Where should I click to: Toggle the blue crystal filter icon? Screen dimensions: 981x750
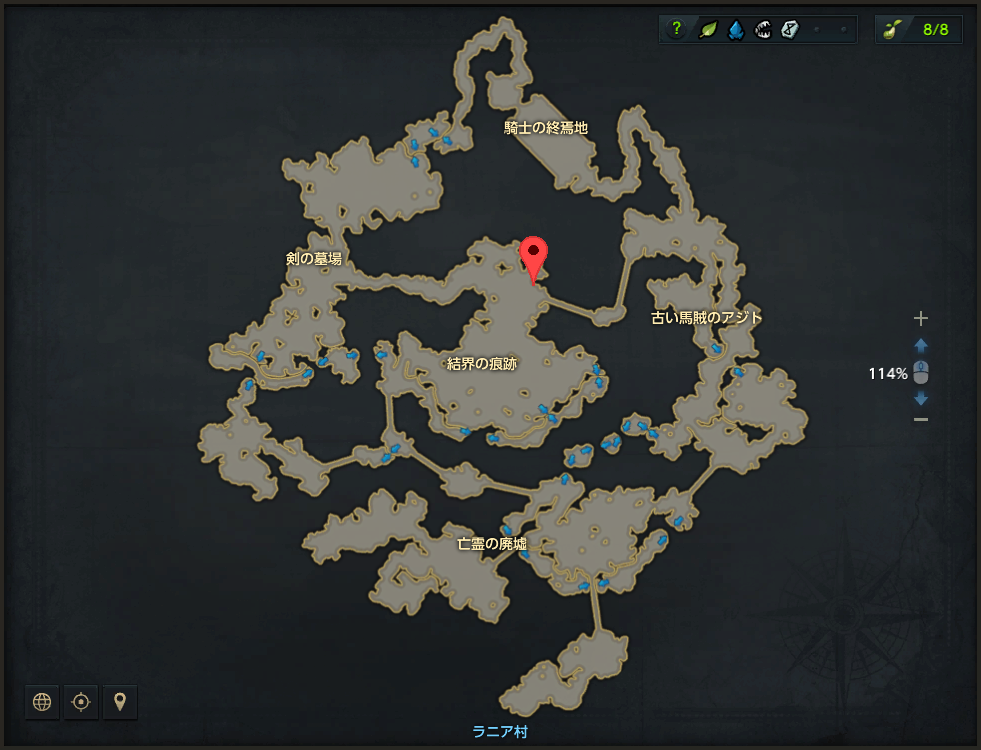click(734, 30)
